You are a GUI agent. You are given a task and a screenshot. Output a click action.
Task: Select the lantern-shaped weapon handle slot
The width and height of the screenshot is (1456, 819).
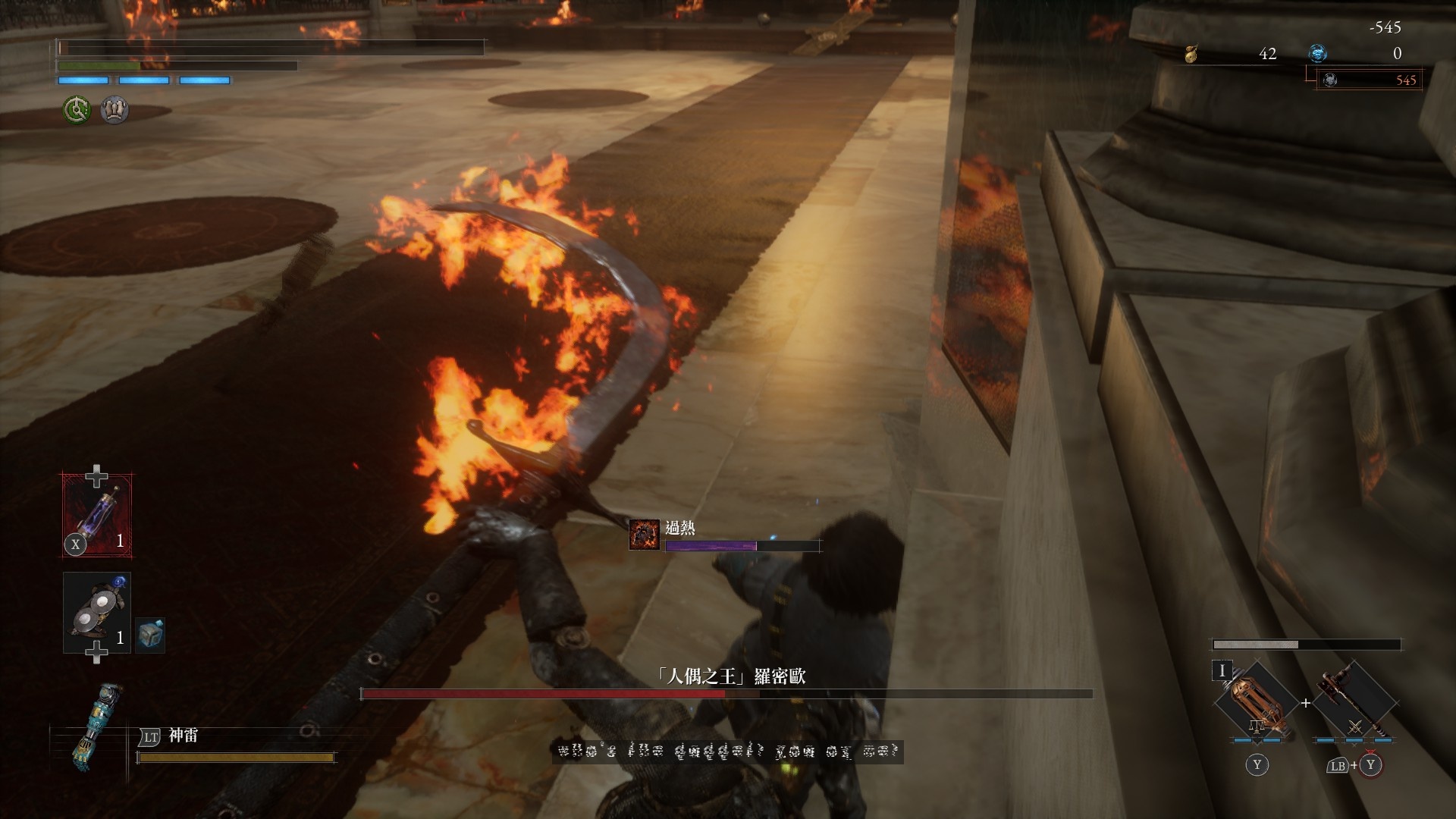[1256, 702]
